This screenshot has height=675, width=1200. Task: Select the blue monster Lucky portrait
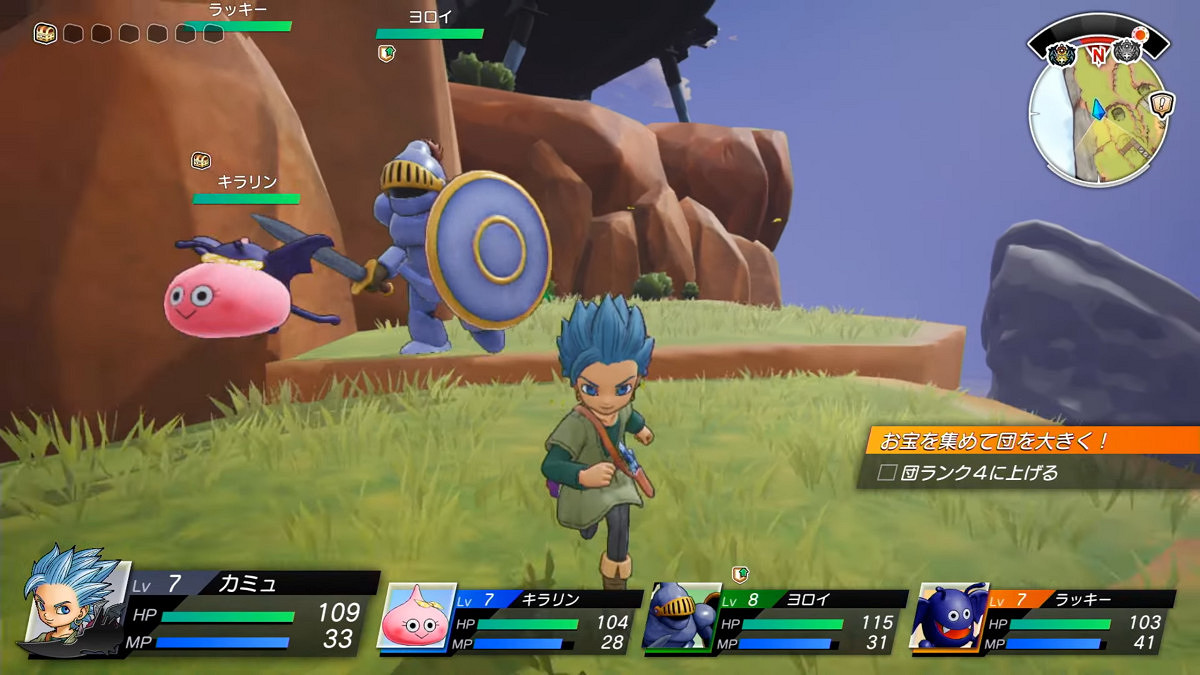coord(947,615)
